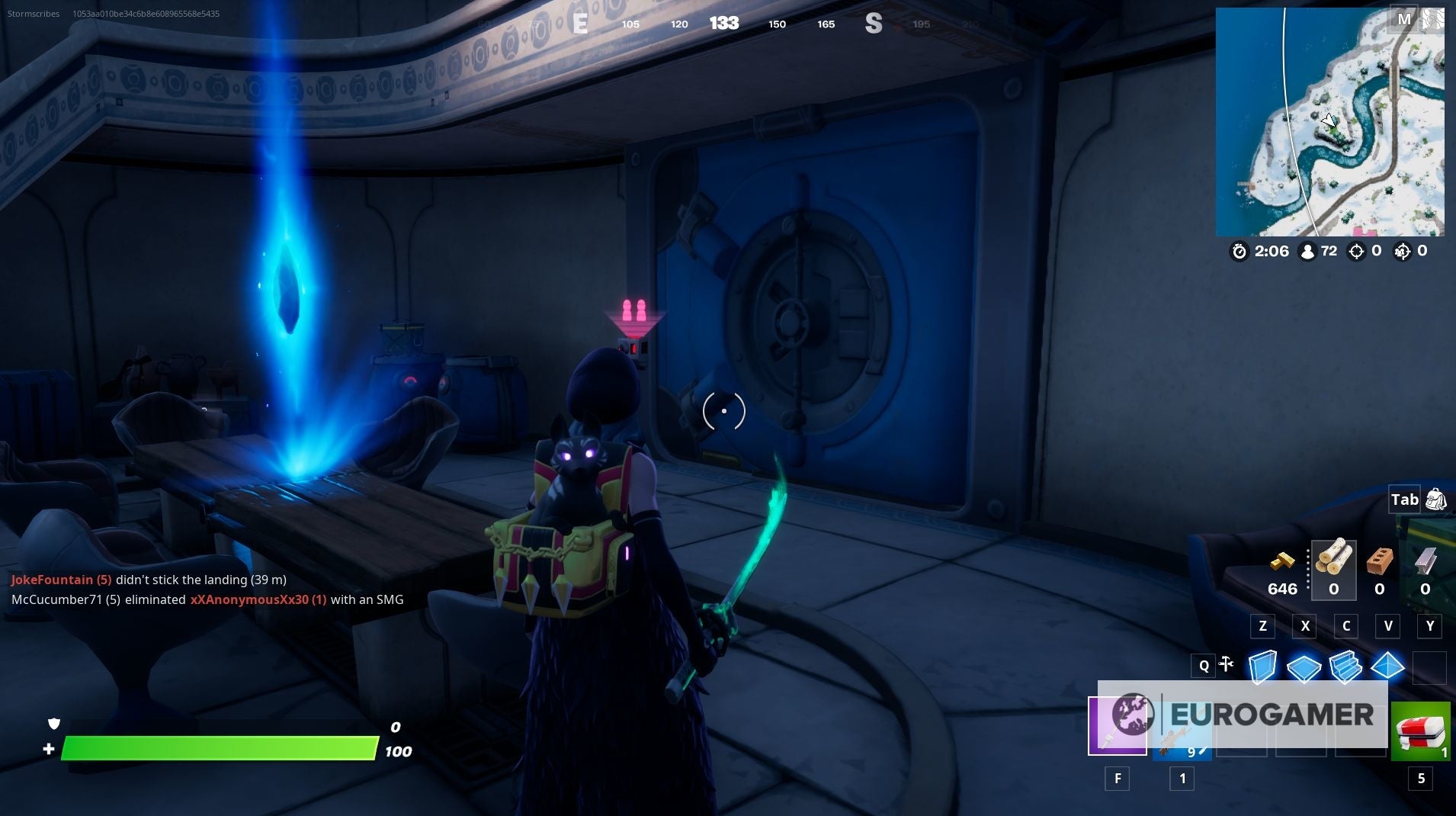Click the trap slot wrench icon
1456x816 pixels.
pyautogui.click(x=1226, y=665)
